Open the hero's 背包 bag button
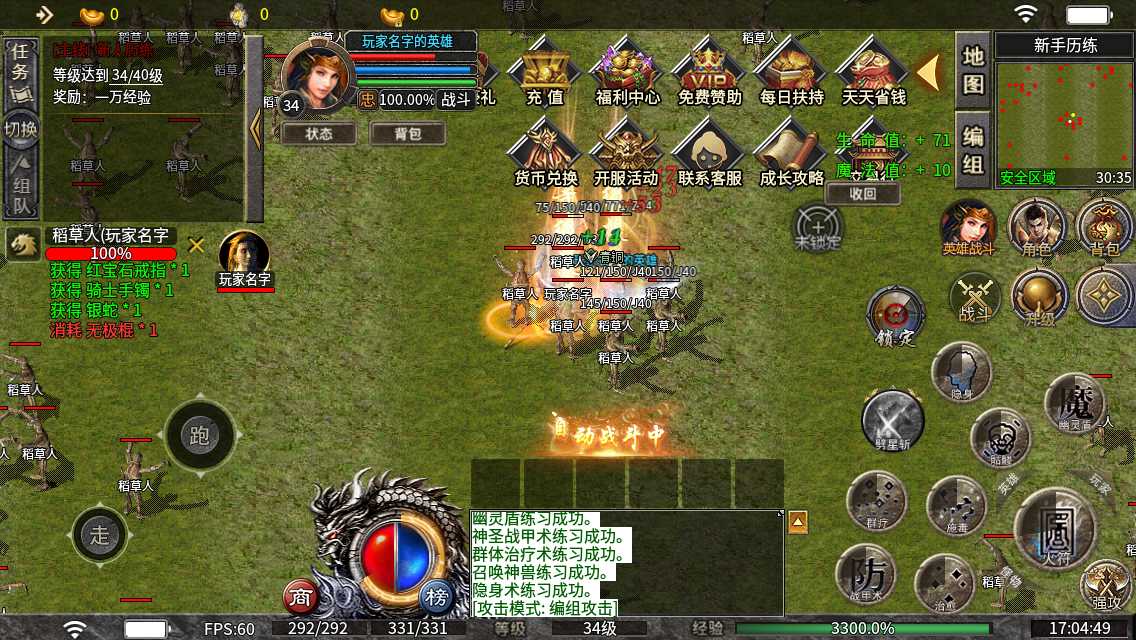Viewport: 1136px width, 640px height. [407, 133]
